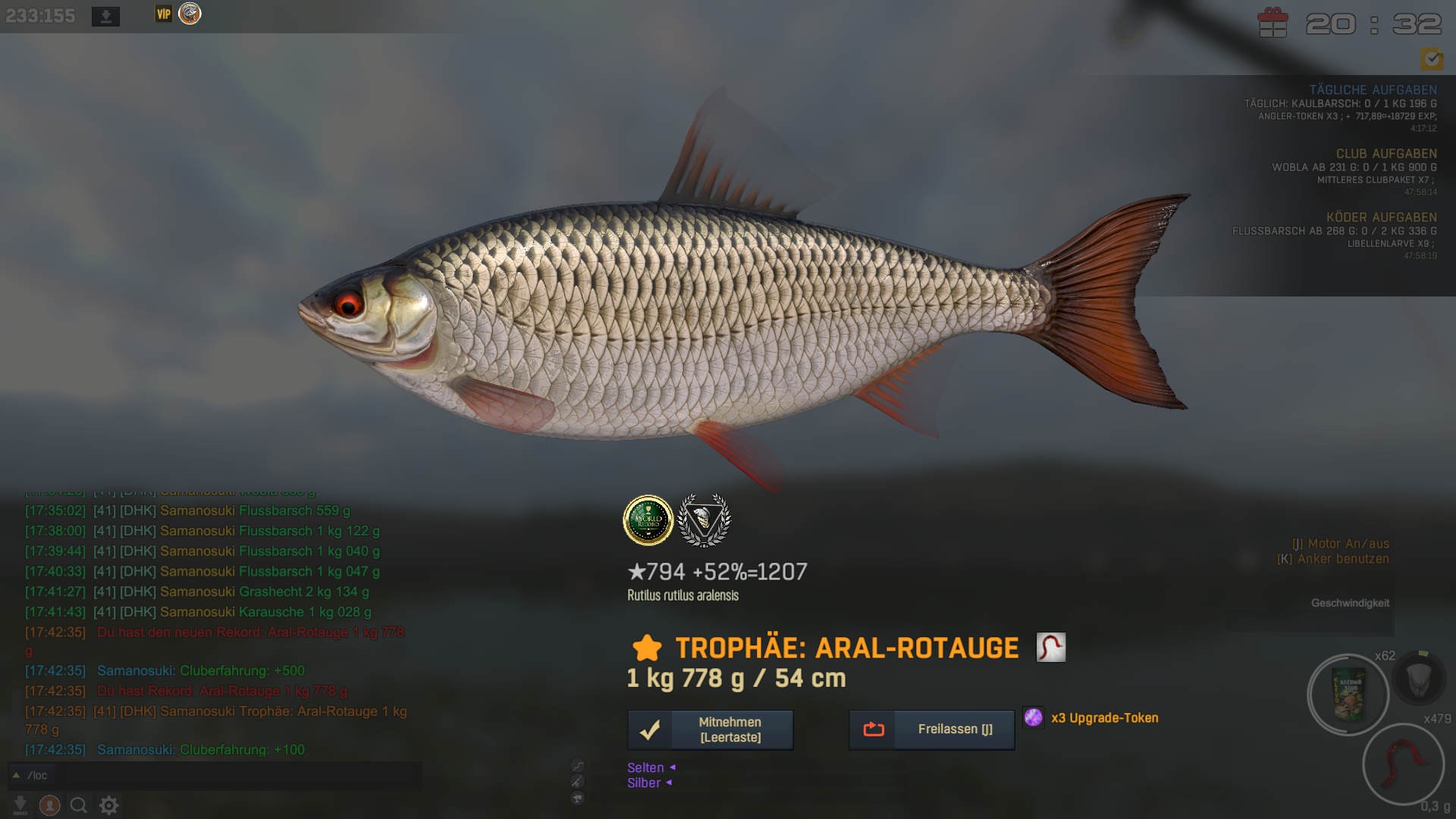
Task: Select the groundbait bag slot
Action: pyautogui.click(x=1348, y=694)
